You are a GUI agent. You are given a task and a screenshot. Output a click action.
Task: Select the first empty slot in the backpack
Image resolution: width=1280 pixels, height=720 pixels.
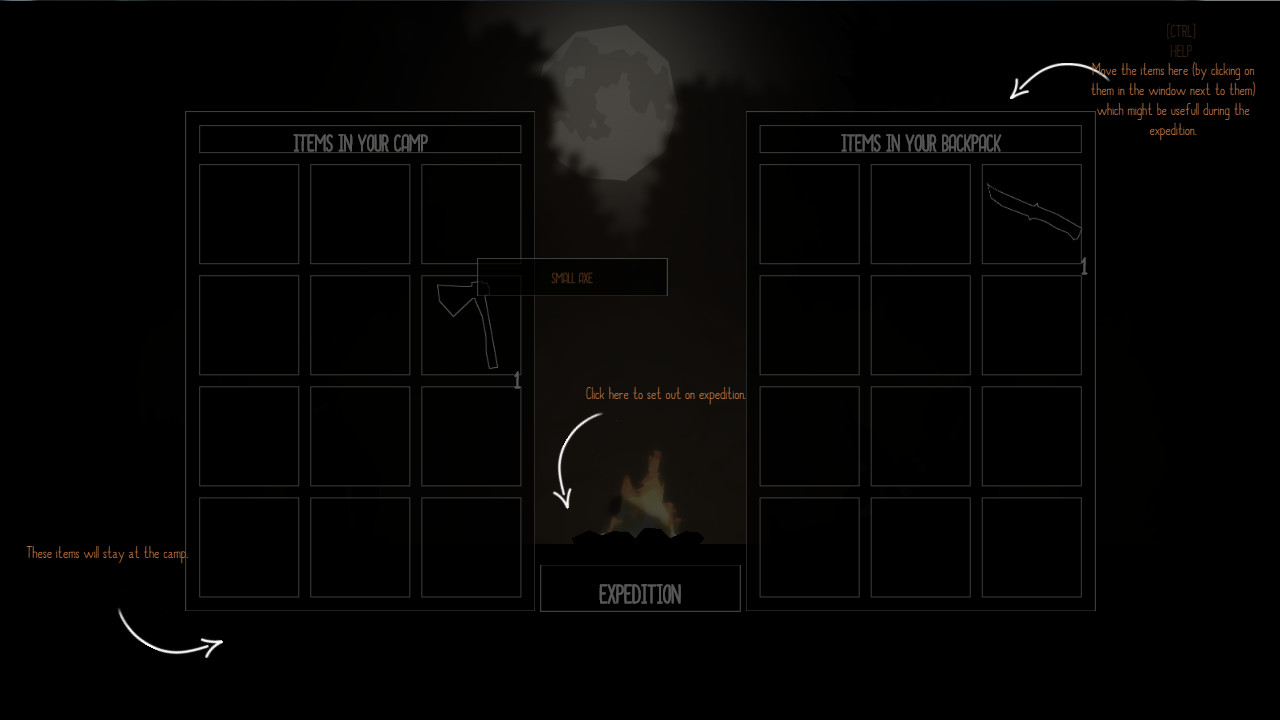(x=809, y=213)
